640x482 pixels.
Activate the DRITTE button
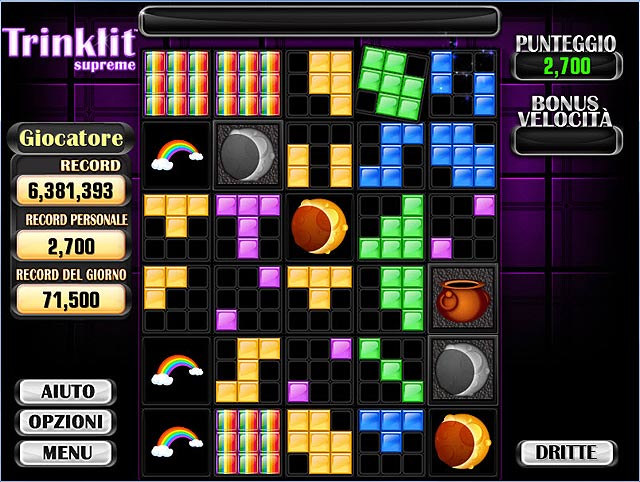click(566, 453)
